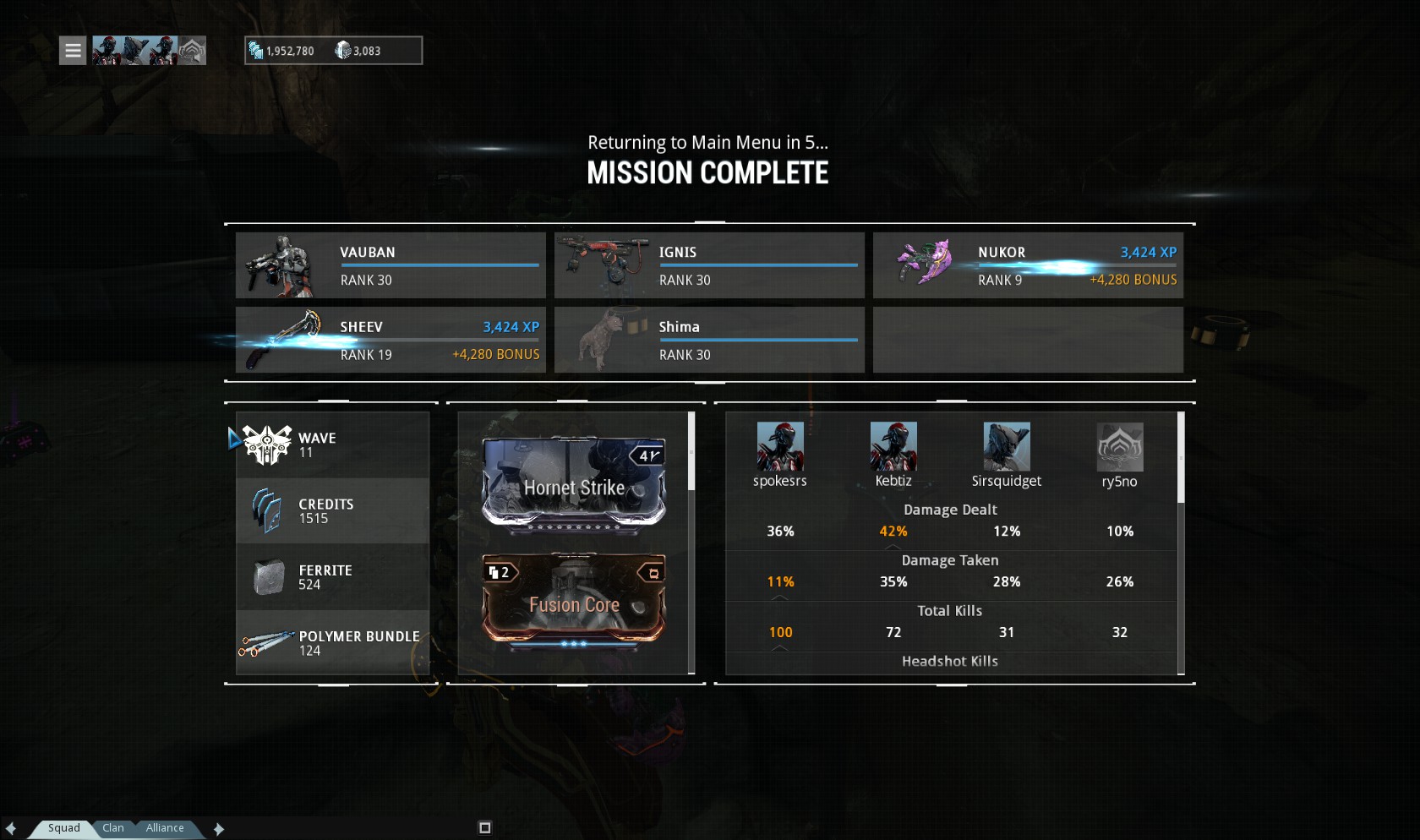1420x840 pixels.
Task: Select Sirsquidget player avatar
Action: click(1007, 447)
